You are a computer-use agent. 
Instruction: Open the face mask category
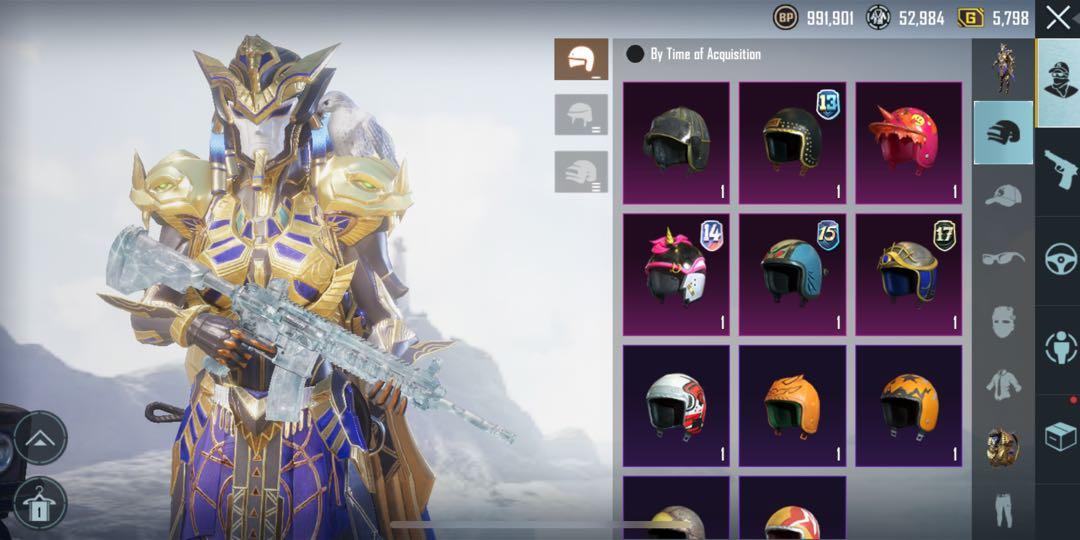pos(1003,321)
